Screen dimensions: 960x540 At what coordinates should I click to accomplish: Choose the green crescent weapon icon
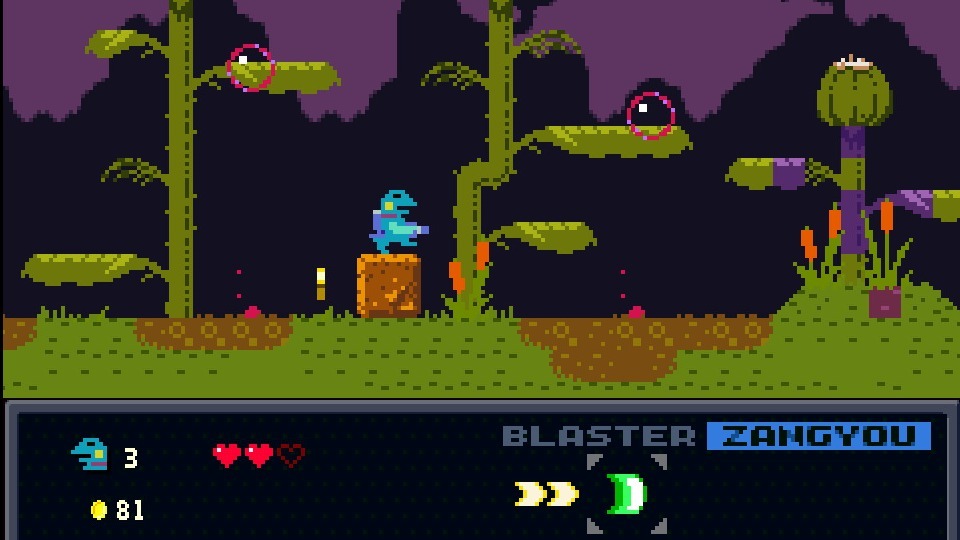click(627, 494)
